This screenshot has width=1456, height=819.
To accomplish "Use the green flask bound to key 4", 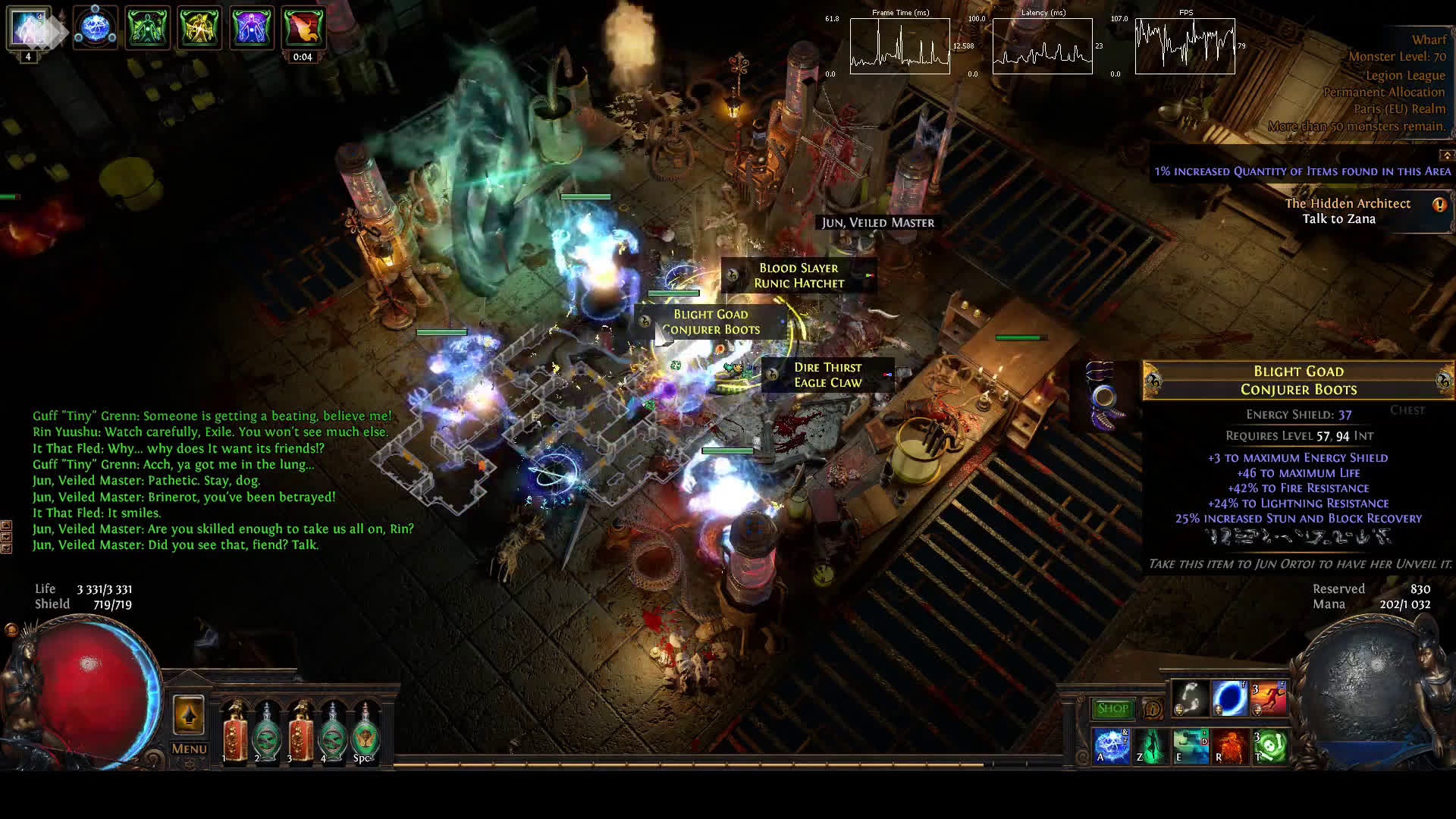I will coord(333,733).
